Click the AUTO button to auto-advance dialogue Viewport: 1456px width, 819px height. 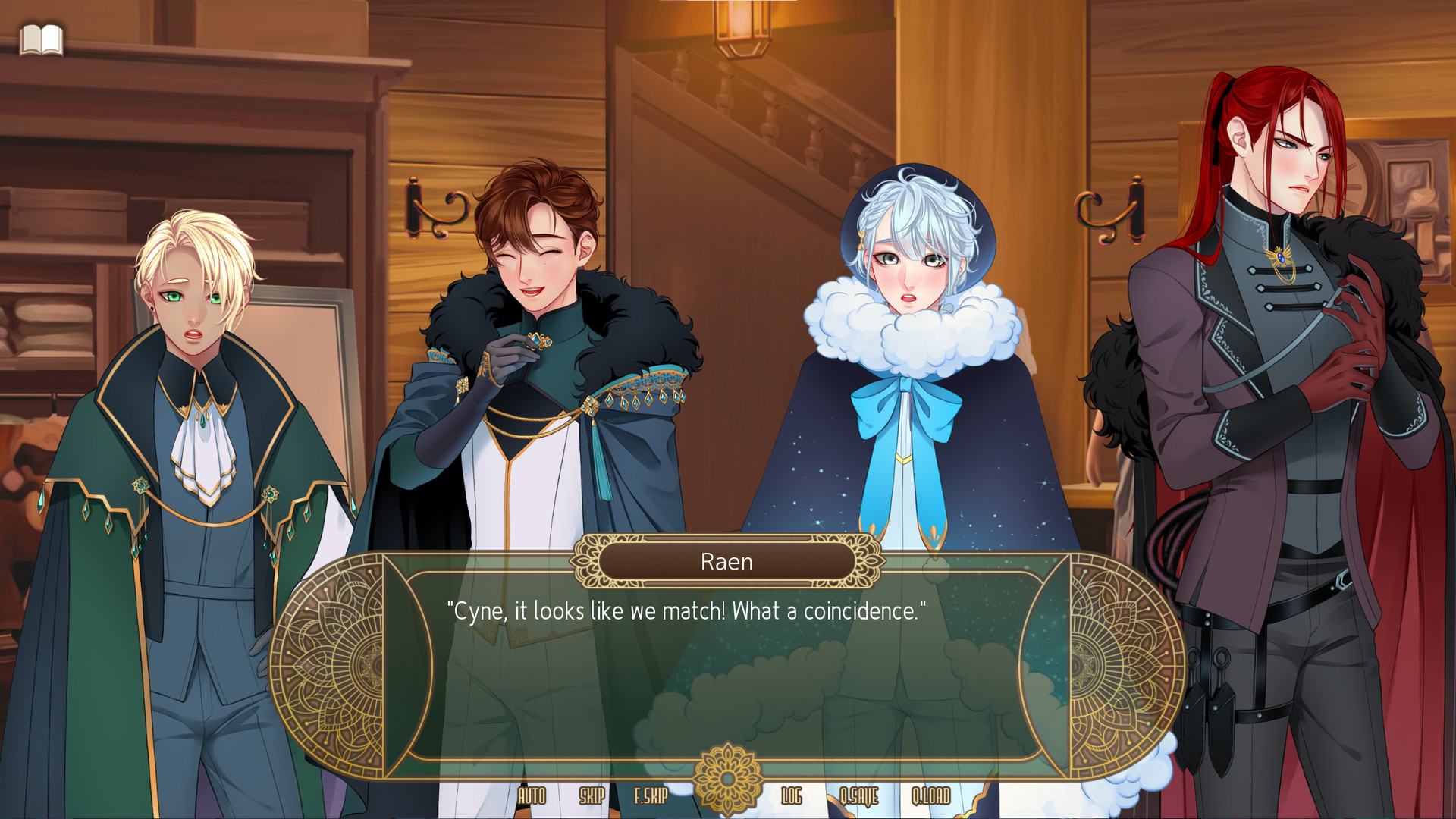[531, 797]
